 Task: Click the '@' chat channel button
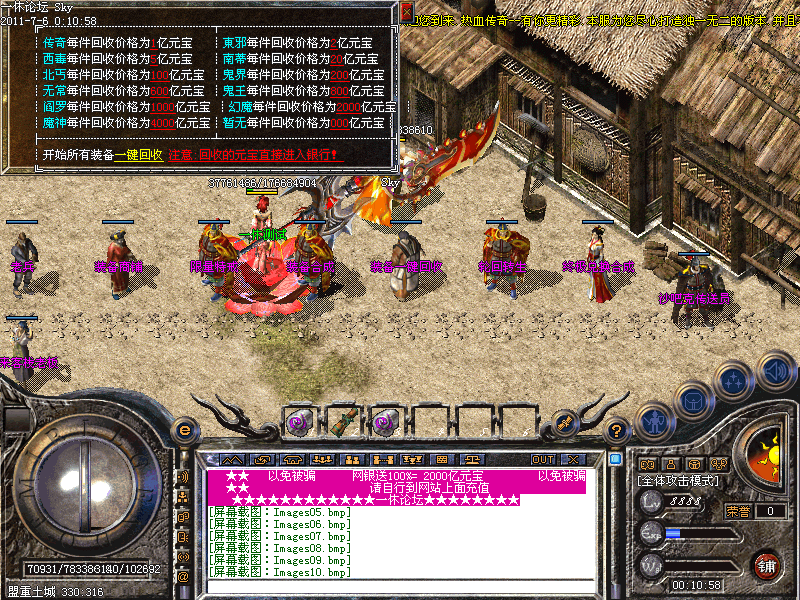(x=183, y=576)
